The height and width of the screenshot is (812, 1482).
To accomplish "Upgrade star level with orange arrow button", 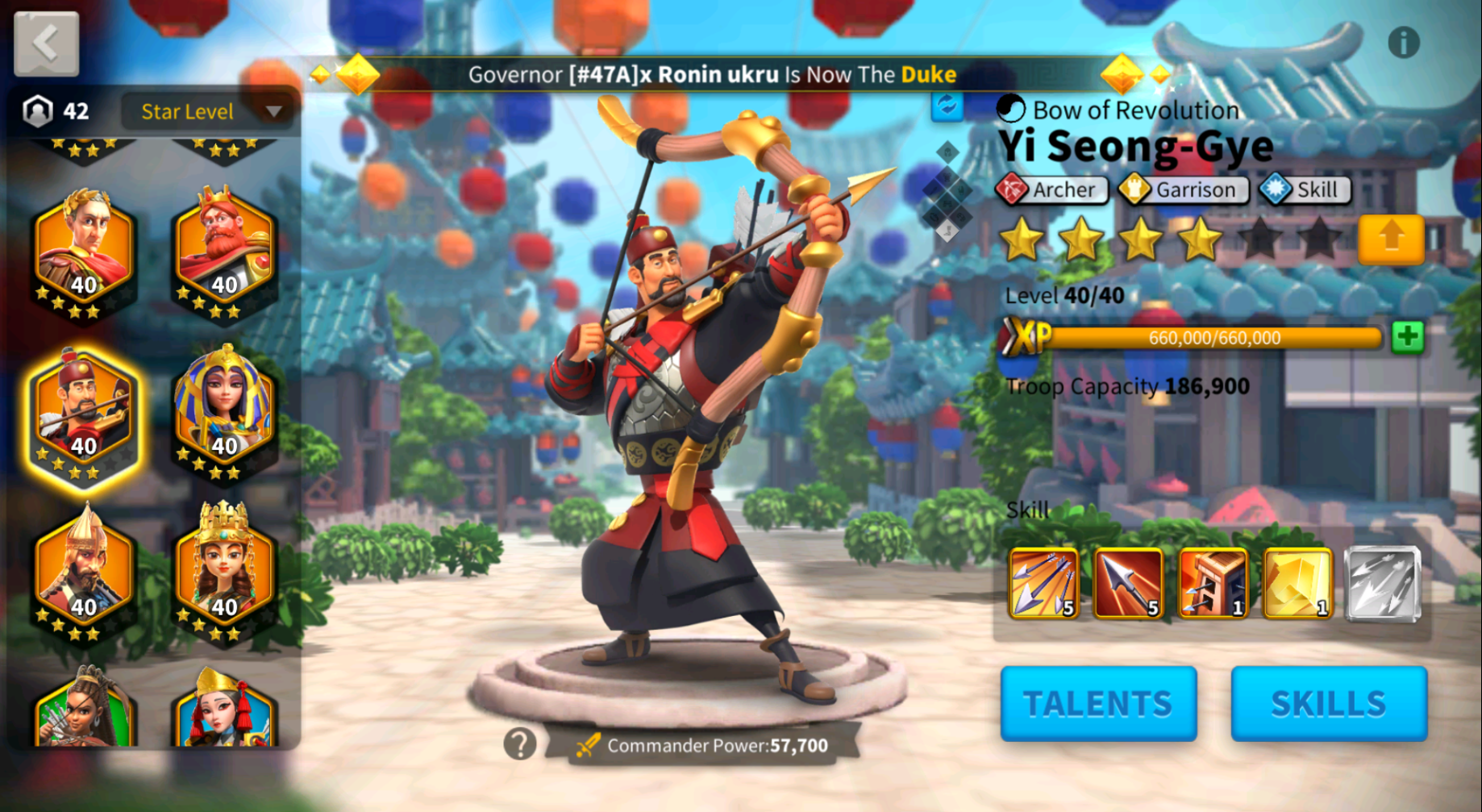I will 1391,239.
